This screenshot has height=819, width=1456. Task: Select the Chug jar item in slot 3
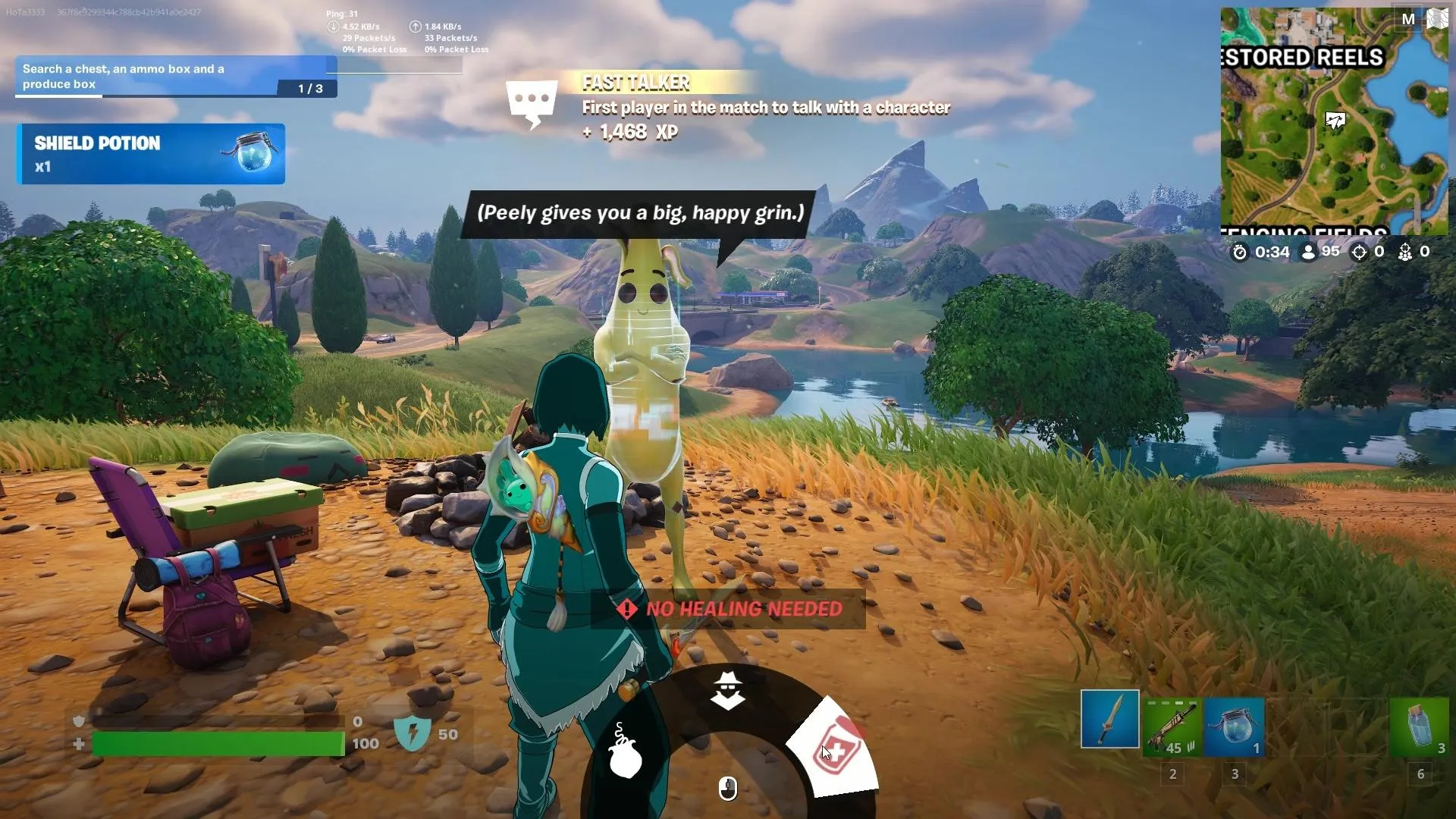pos(1236,726)
